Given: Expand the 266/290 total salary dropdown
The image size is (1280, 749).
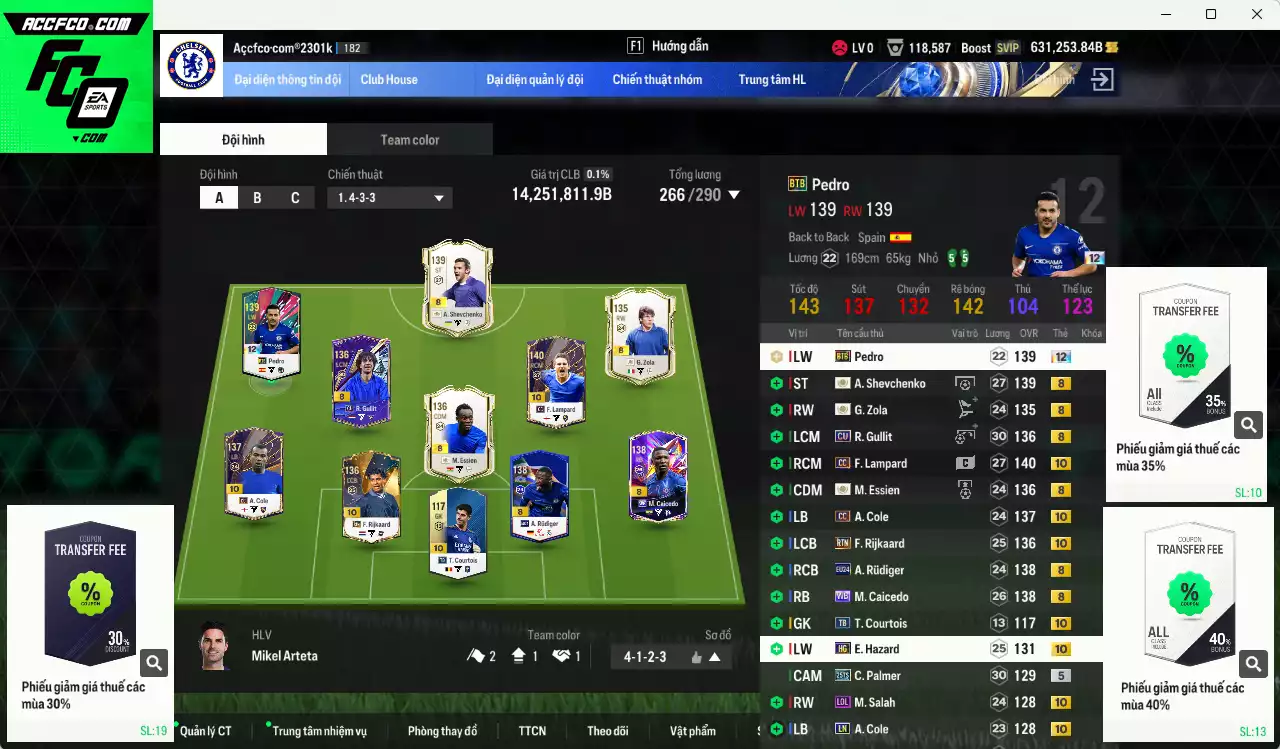Looking at the screenshot, I should (x=736, y=195).
